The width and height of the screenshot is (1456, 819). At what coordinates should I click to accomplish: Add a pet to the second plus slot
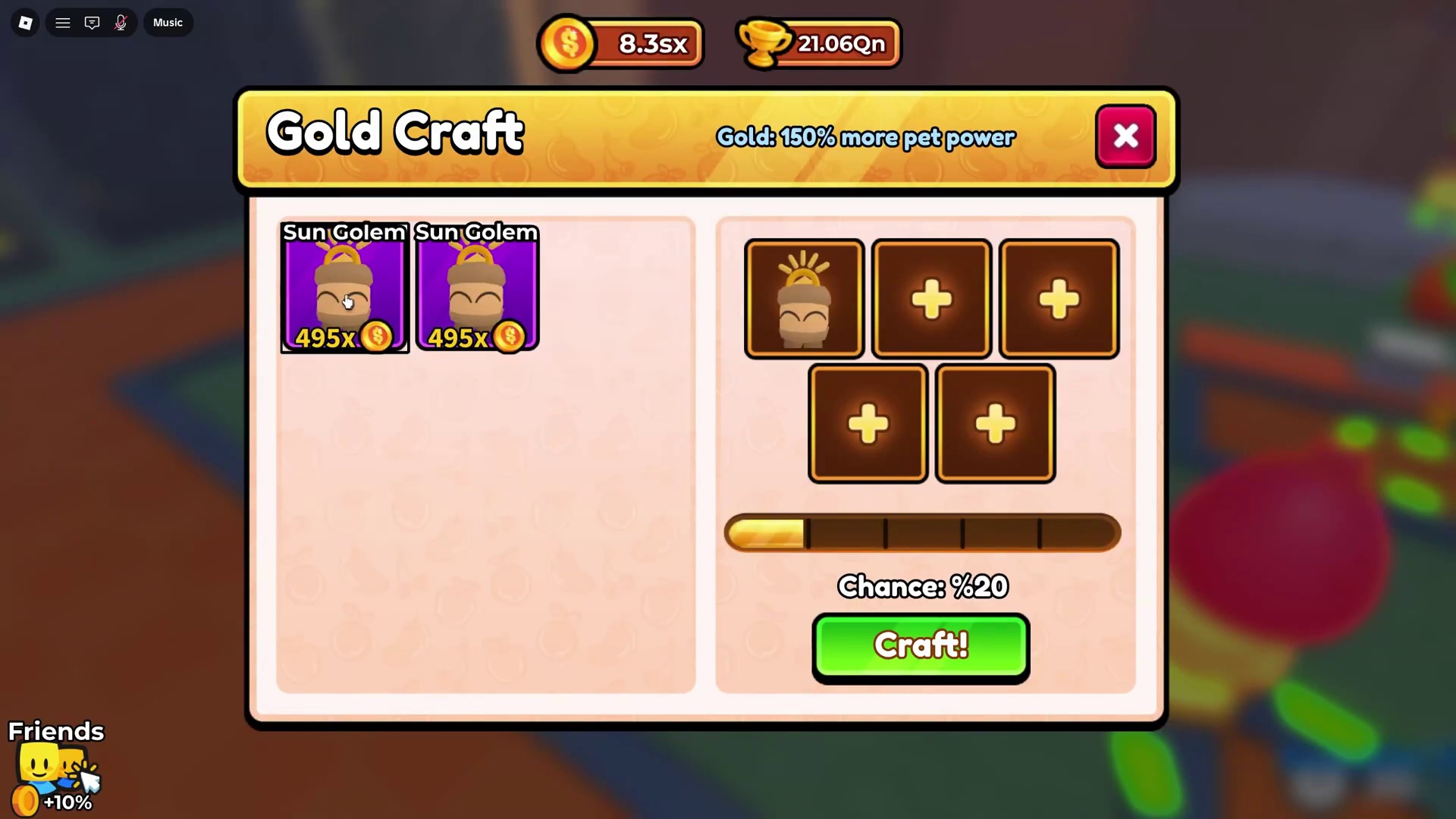[x=930, y=298]
